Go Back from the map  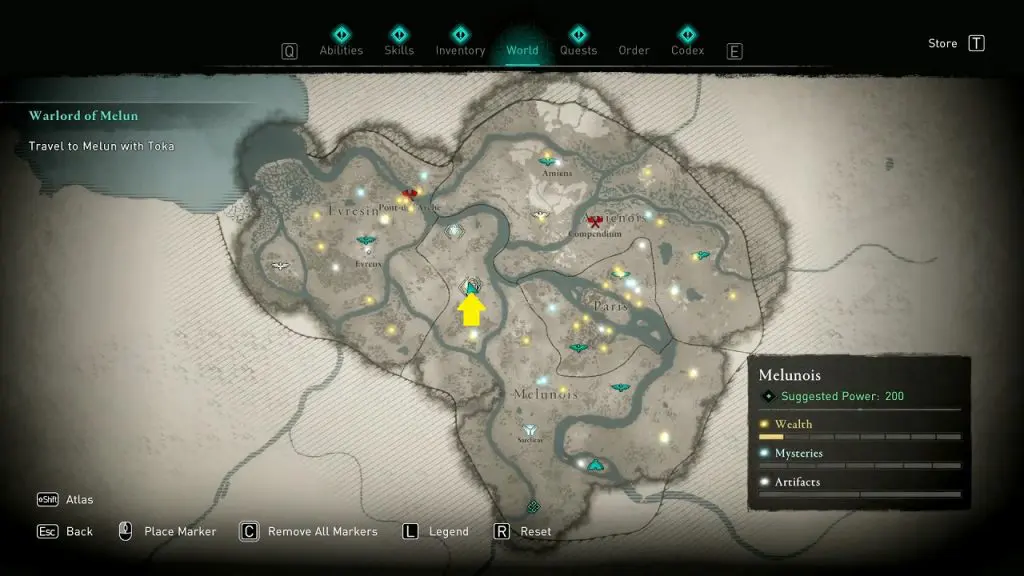tap(79, 532)
